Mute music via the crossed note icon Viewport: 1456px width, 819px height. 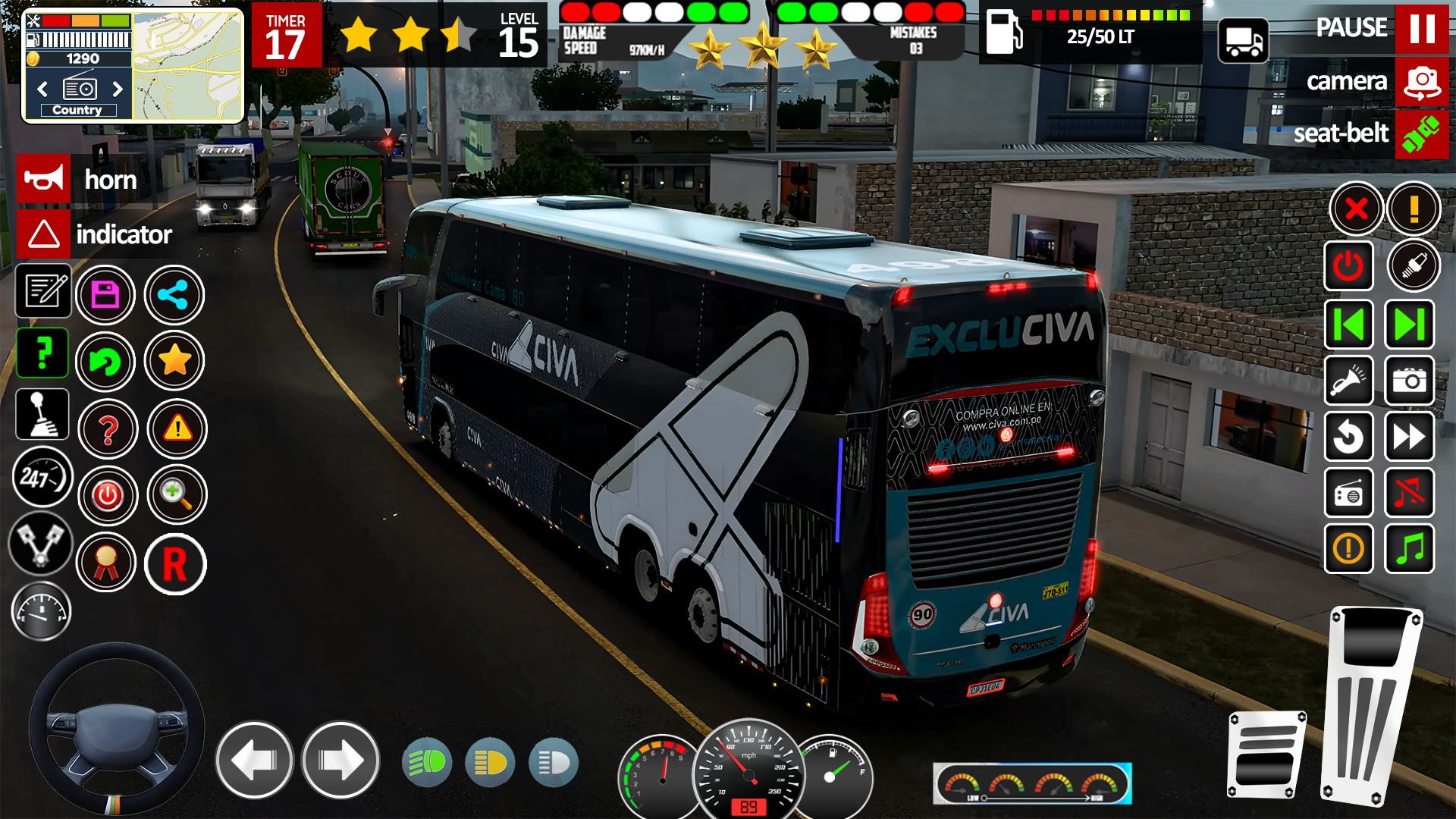[1409, 494]
